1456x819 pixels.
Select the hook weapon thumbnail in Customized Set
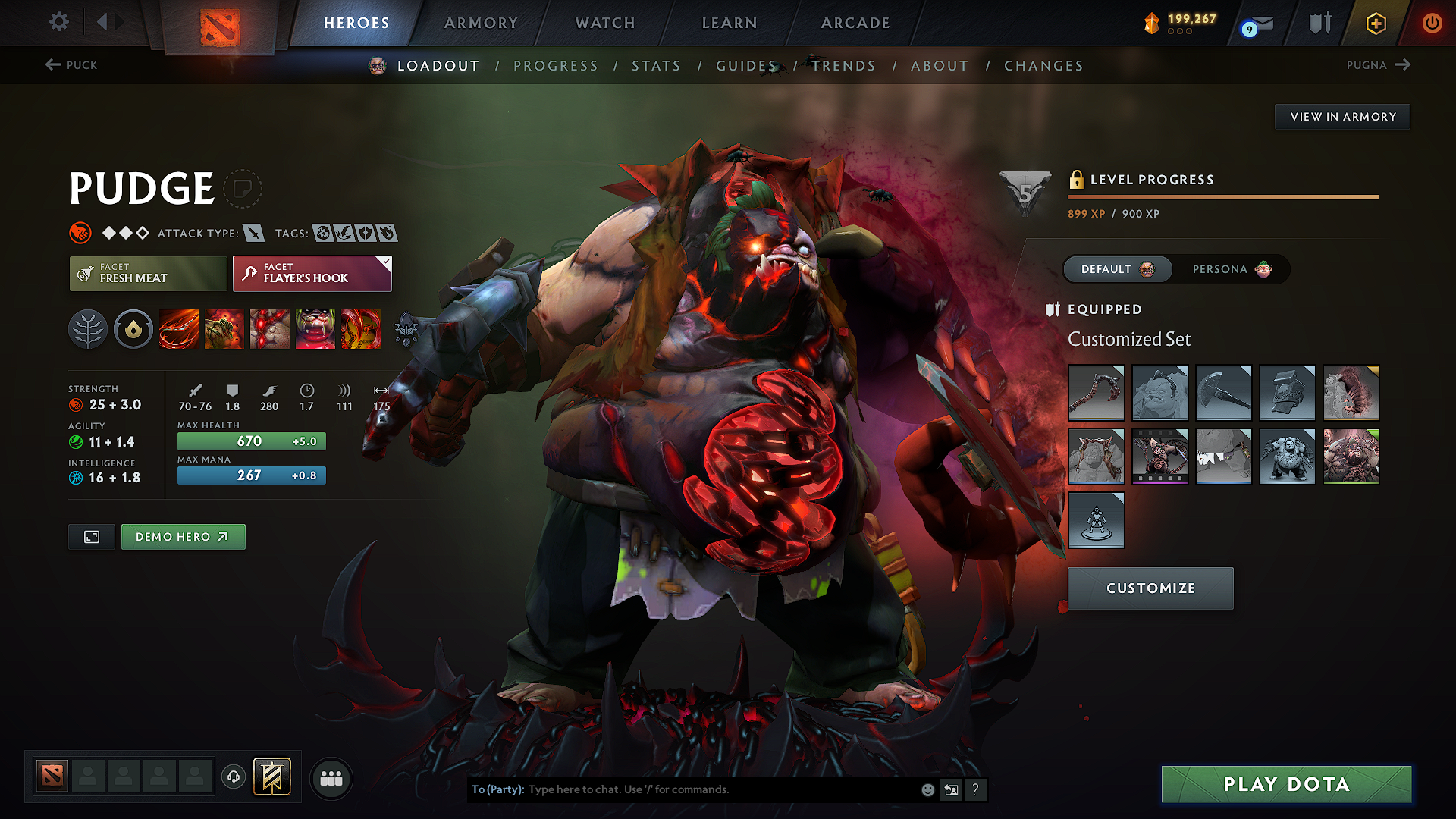coord(1096,393)
